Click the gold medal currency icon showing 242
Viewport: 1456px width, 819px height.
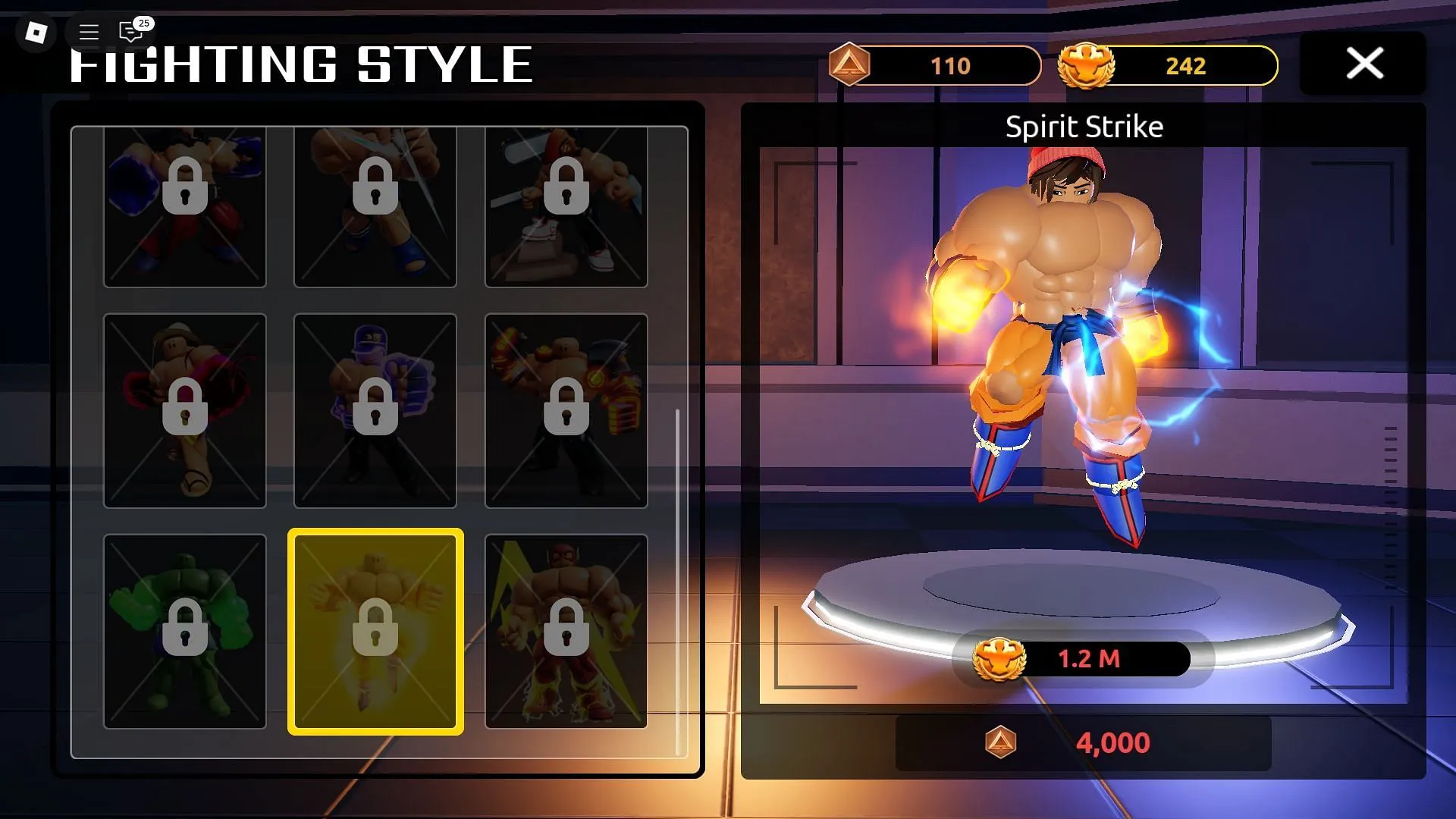click(1086, 66)
